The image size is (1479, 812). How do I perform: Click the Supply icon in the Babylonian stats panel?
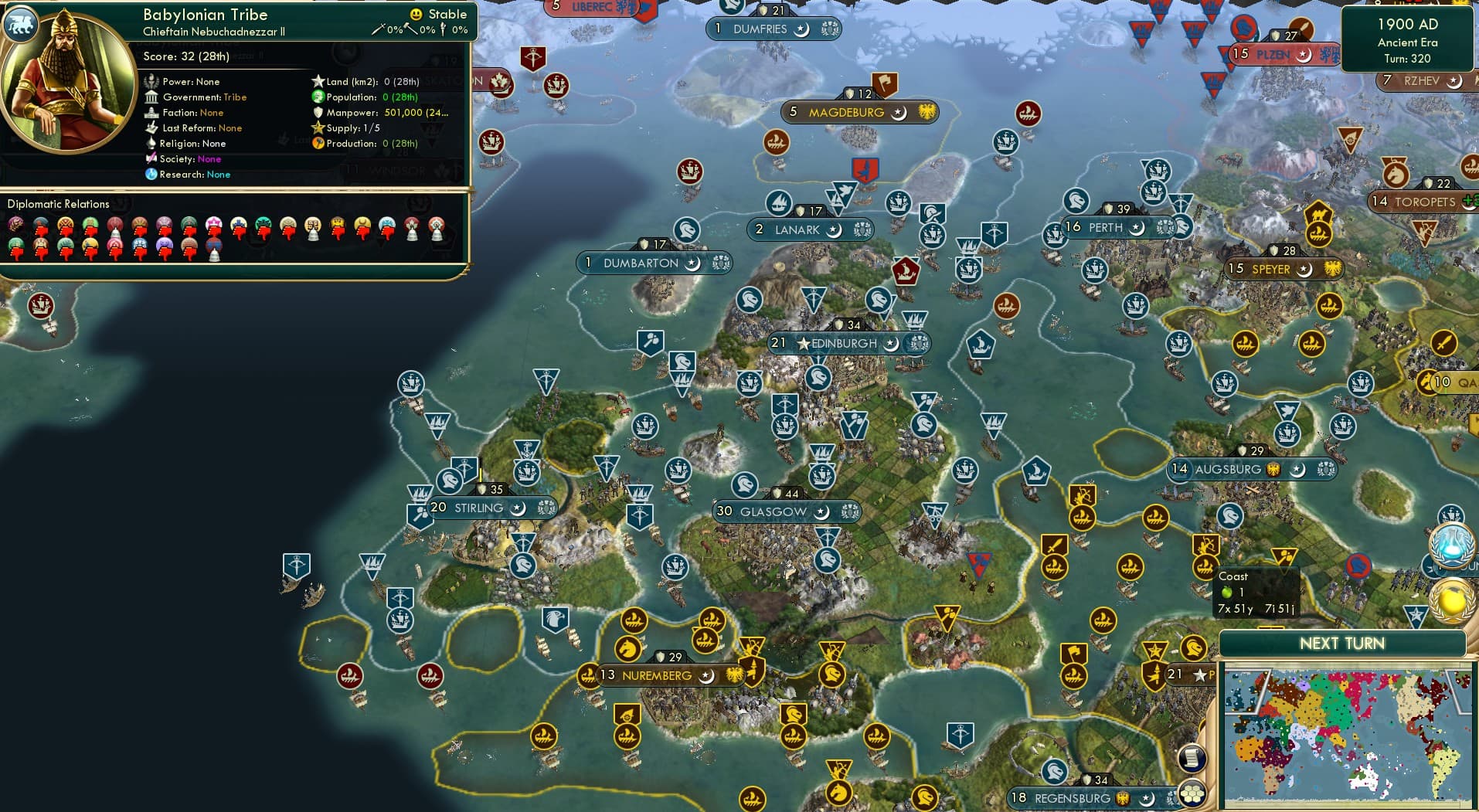(317, 127)
